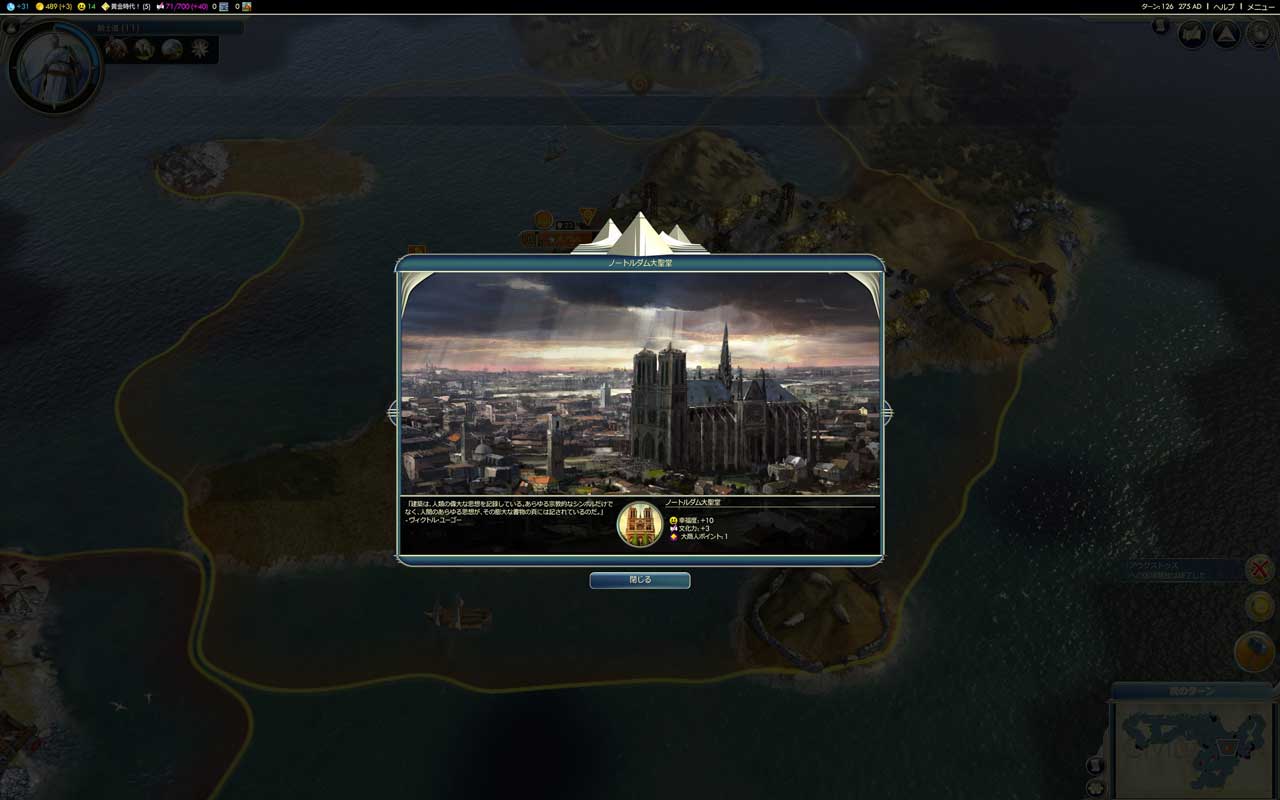Open the diplomacy globe button

coord(1259,35)
